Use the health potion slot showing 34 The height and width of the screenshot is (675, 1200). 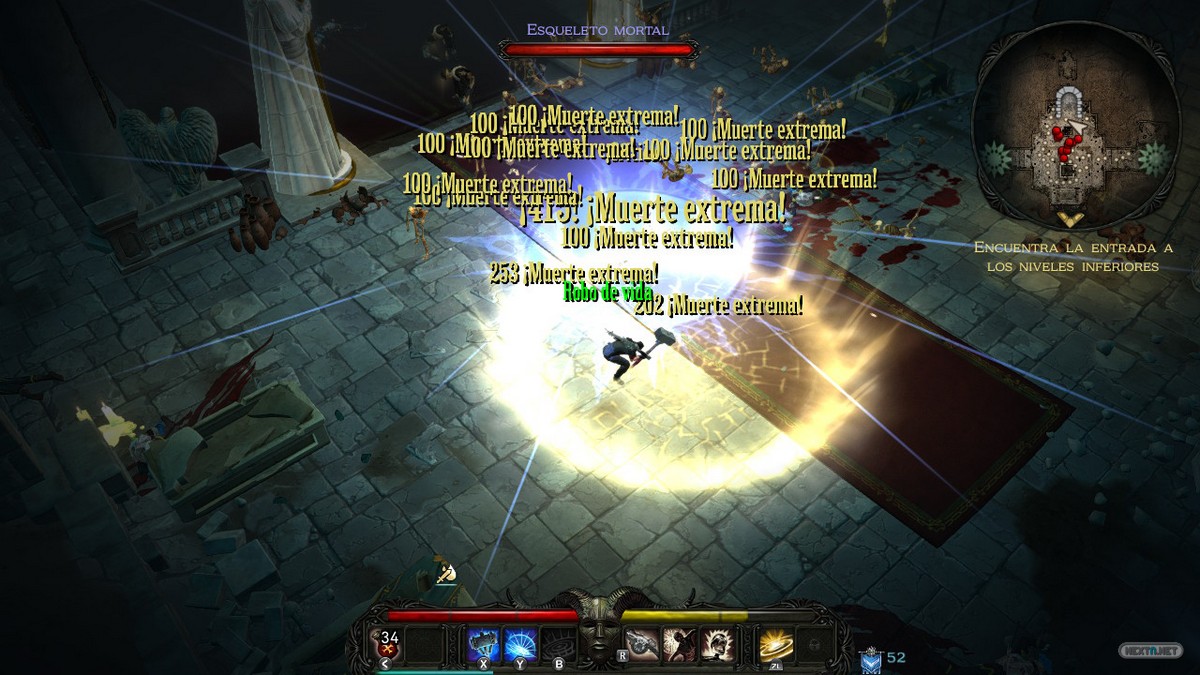pyautogui.click(x=390, y=644)
